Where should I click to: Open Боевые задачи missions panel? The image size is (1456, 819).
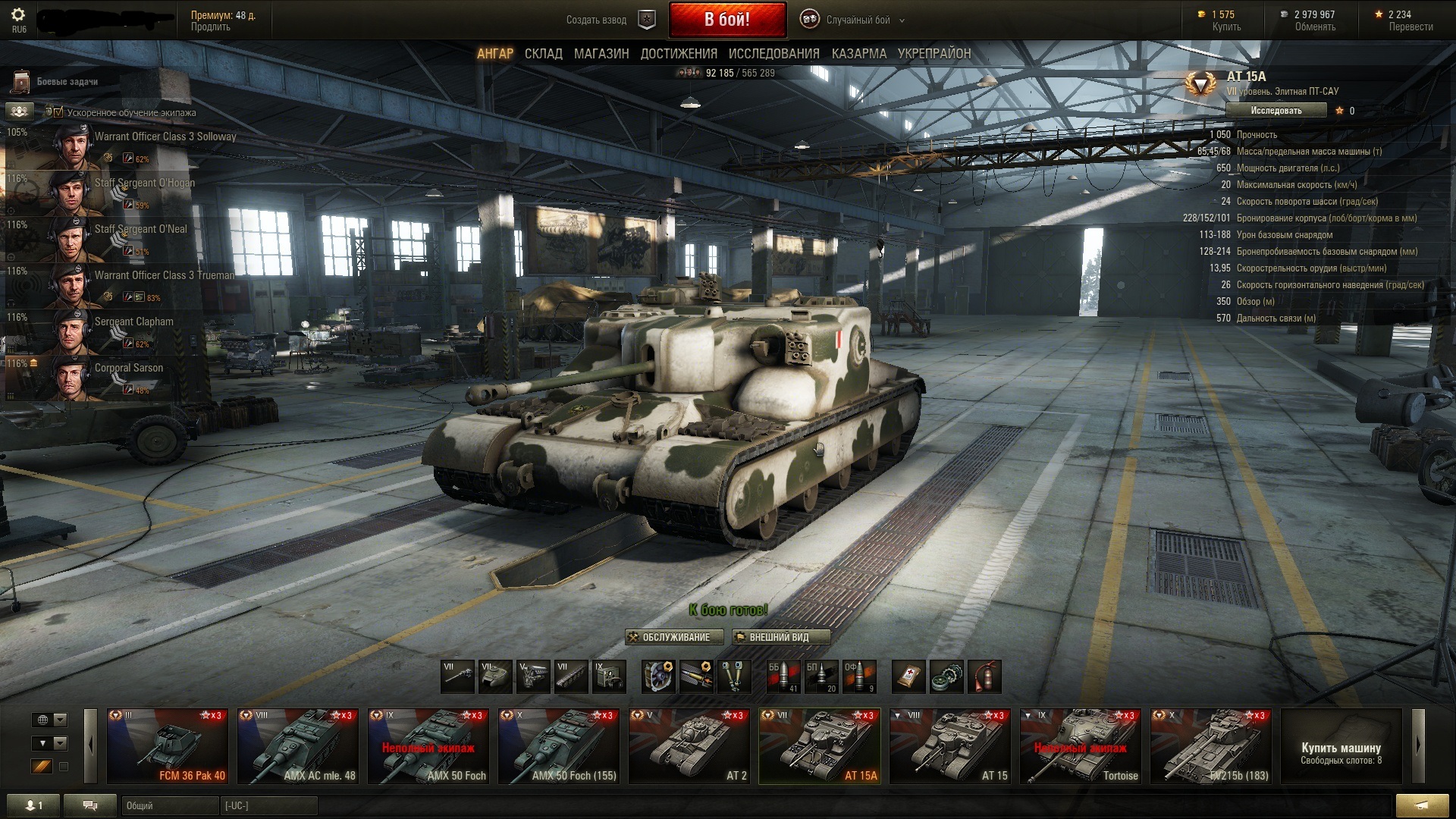click(67, 81)
